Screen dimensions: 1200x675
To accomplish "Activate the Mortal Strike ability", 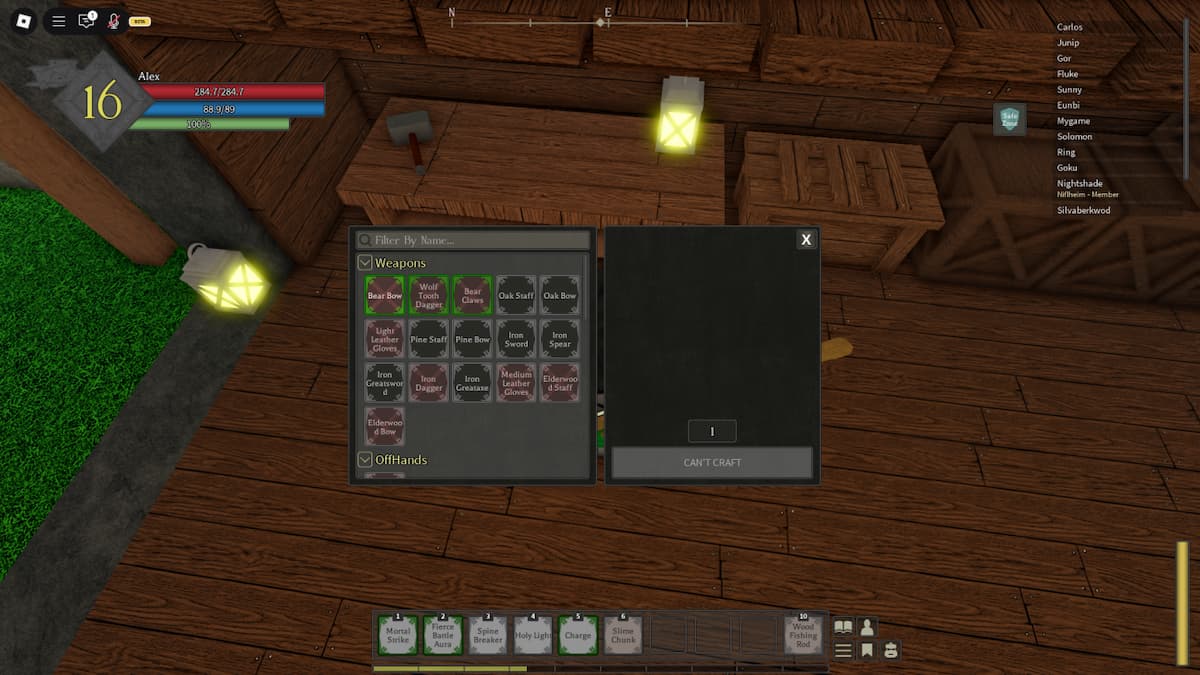I will point(398,635).
